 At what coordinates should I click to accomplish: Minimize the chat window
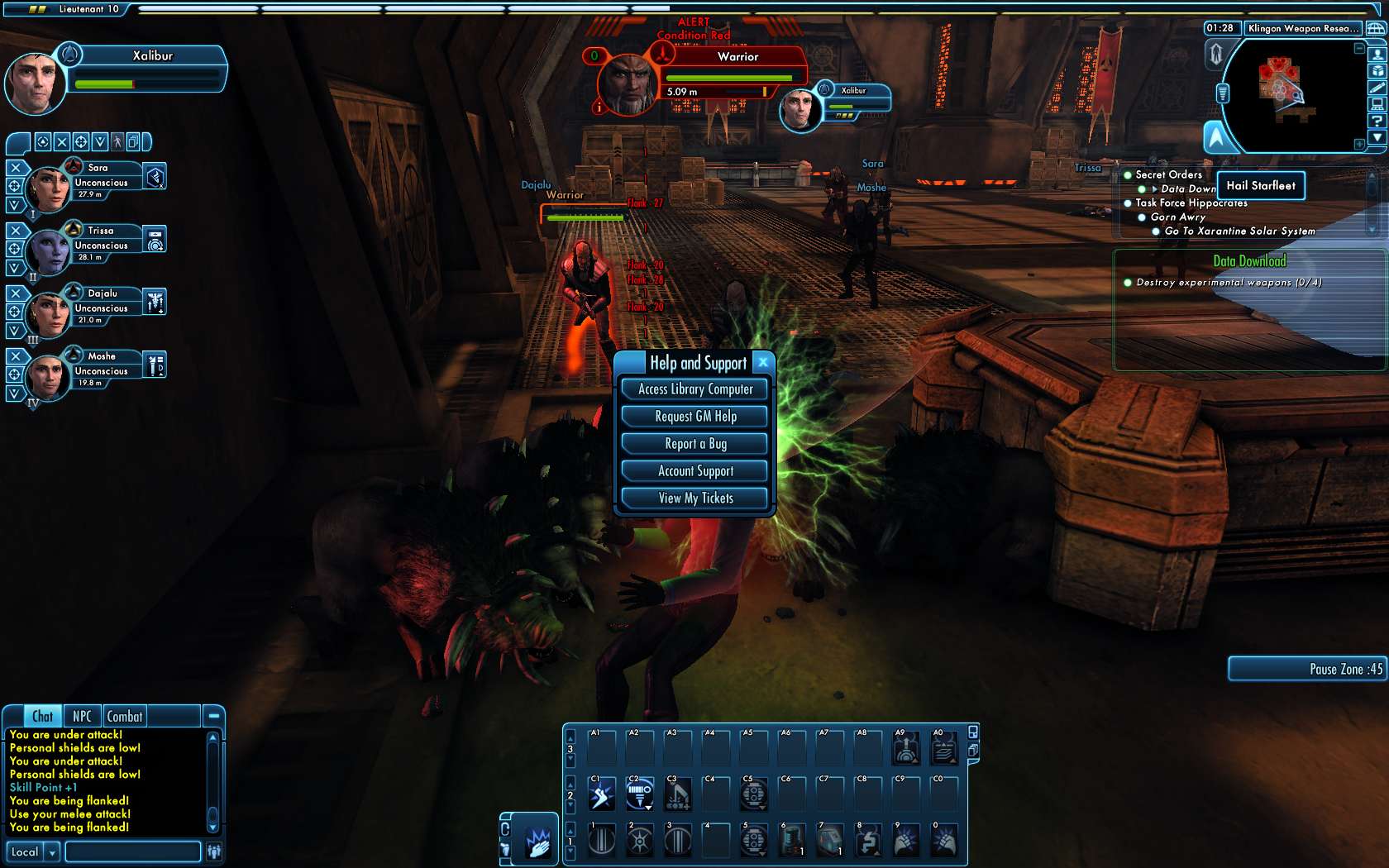(213, 716)
